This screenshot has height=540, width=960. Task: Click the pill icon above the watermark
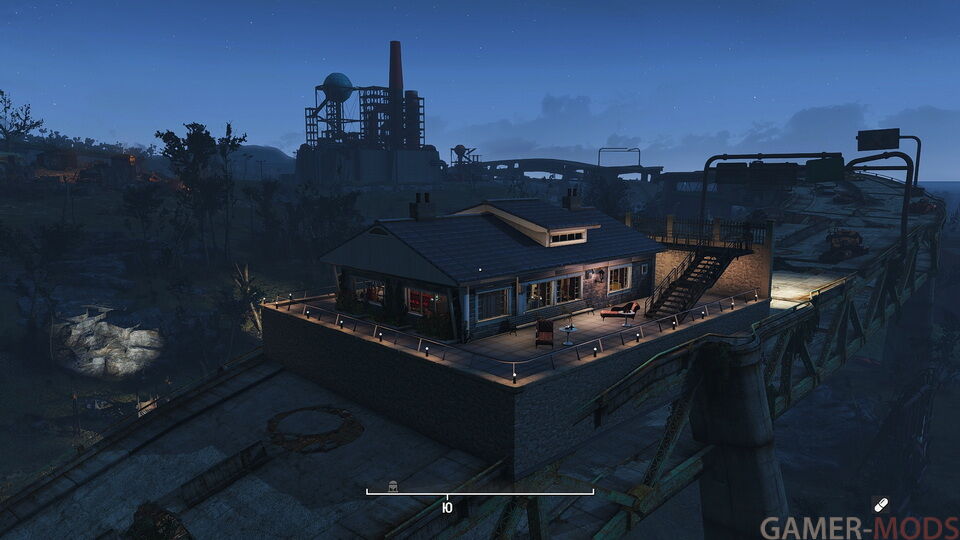tap(880, 505)
